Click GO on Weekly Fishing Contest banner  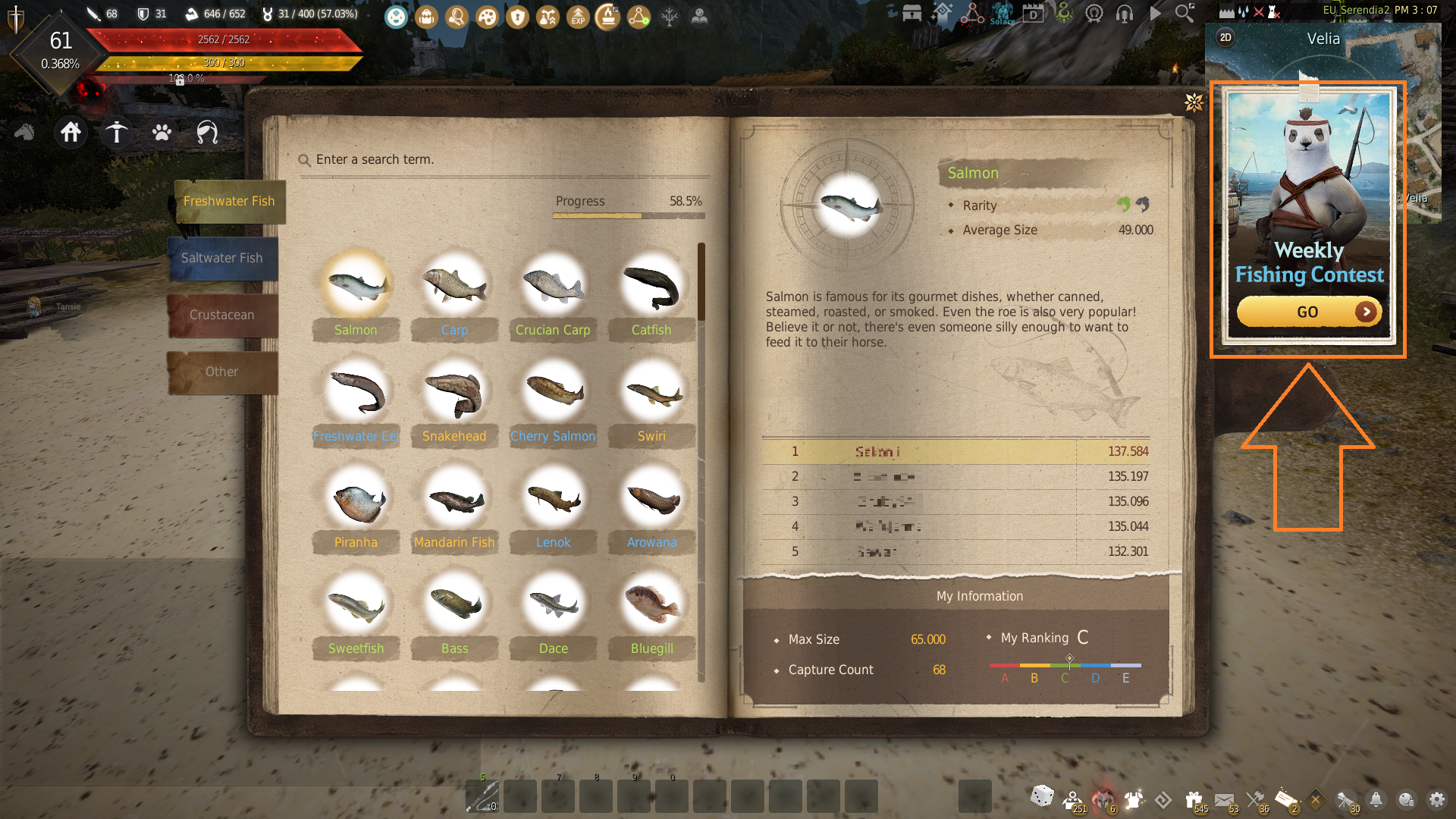pyautogui.click(x=1308, y=312)
